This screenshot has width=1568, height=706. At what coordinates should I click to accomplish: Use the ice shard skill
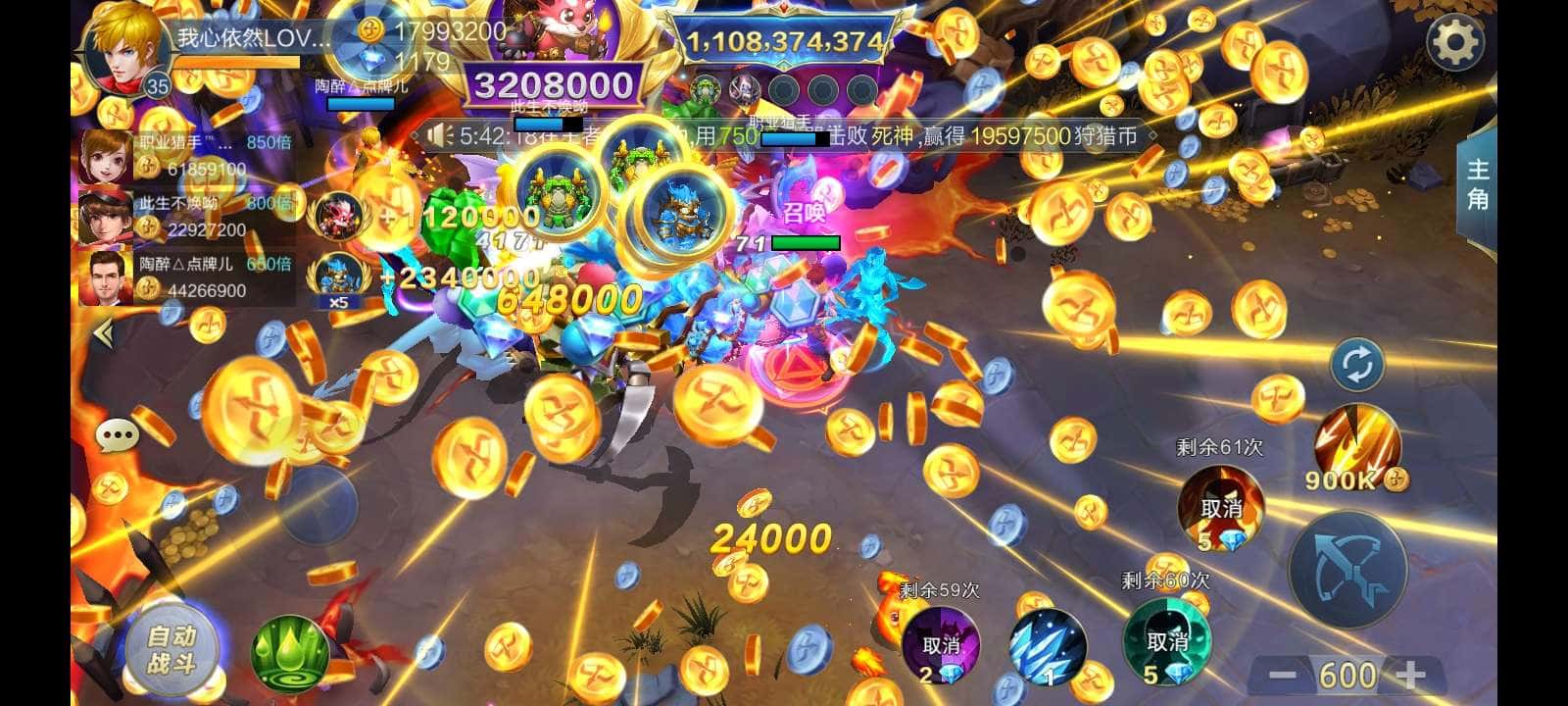1048,645
